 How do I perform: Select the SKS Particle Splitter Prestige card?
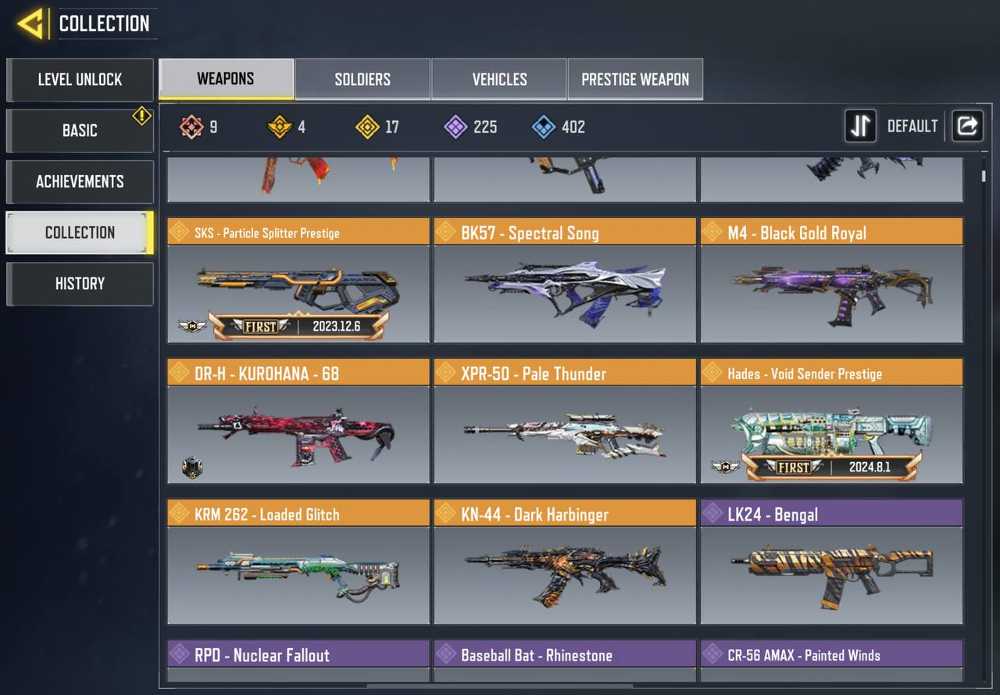pyautogui.click(x=297, y=282)
